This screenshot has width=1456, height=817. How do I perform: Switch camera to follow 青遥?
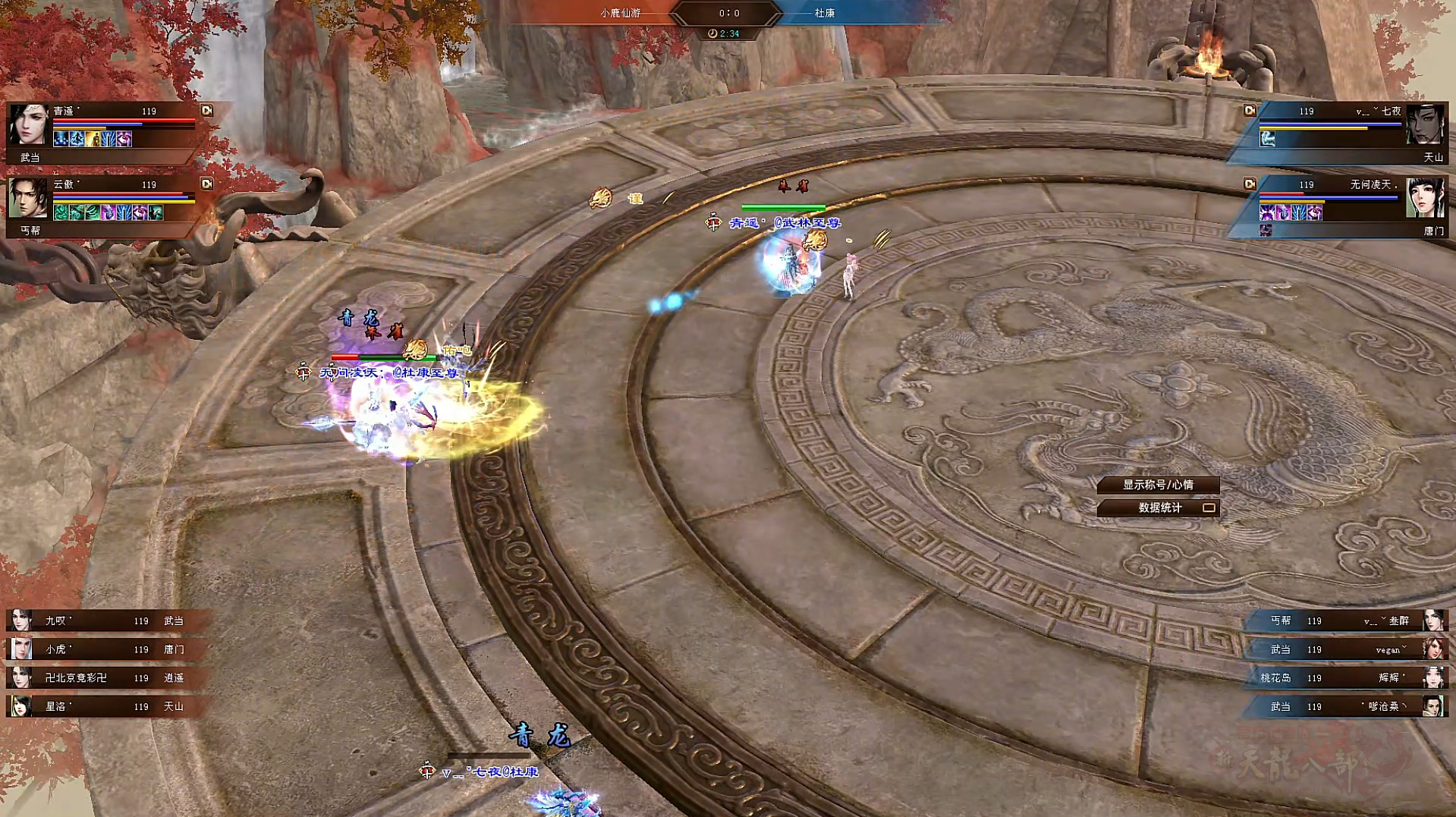pos(206,111)
